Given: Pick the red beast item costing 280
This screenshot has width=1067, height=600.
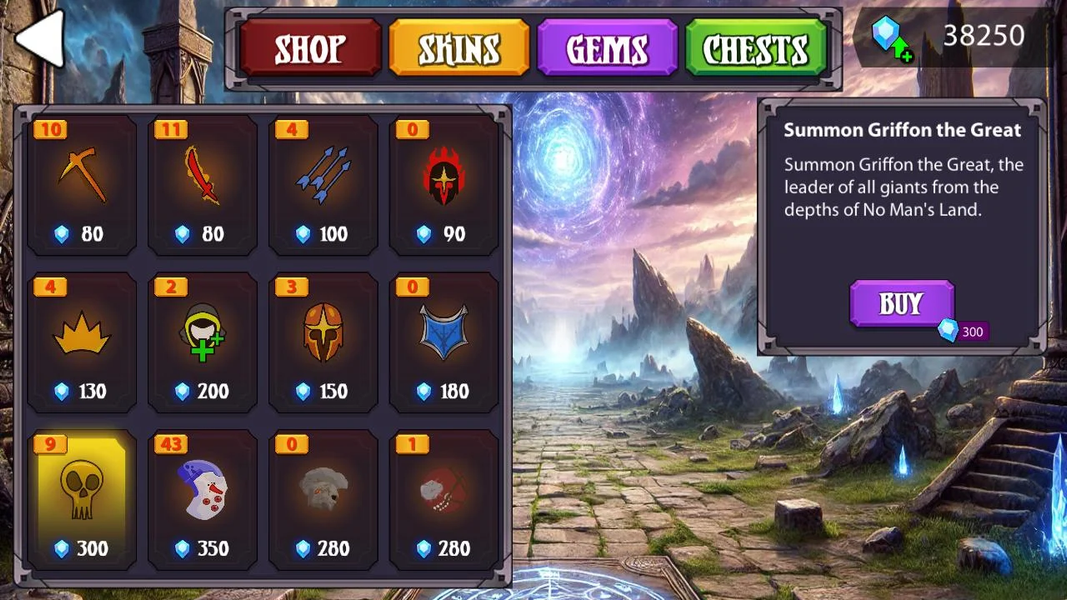Looking at the screenshot, I should click(x=444, y=499).
